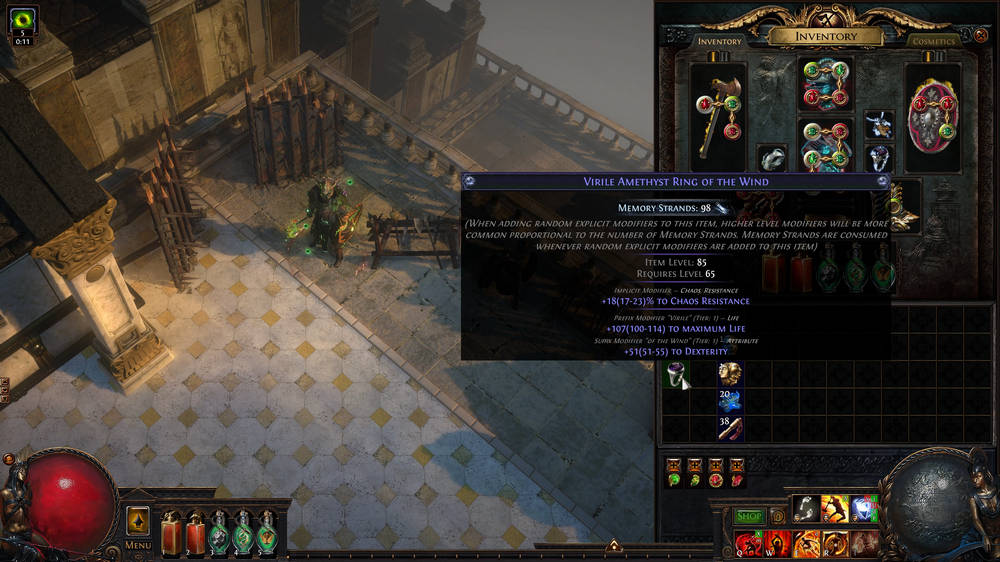Select the equipped body armour slot

(825, 147)
